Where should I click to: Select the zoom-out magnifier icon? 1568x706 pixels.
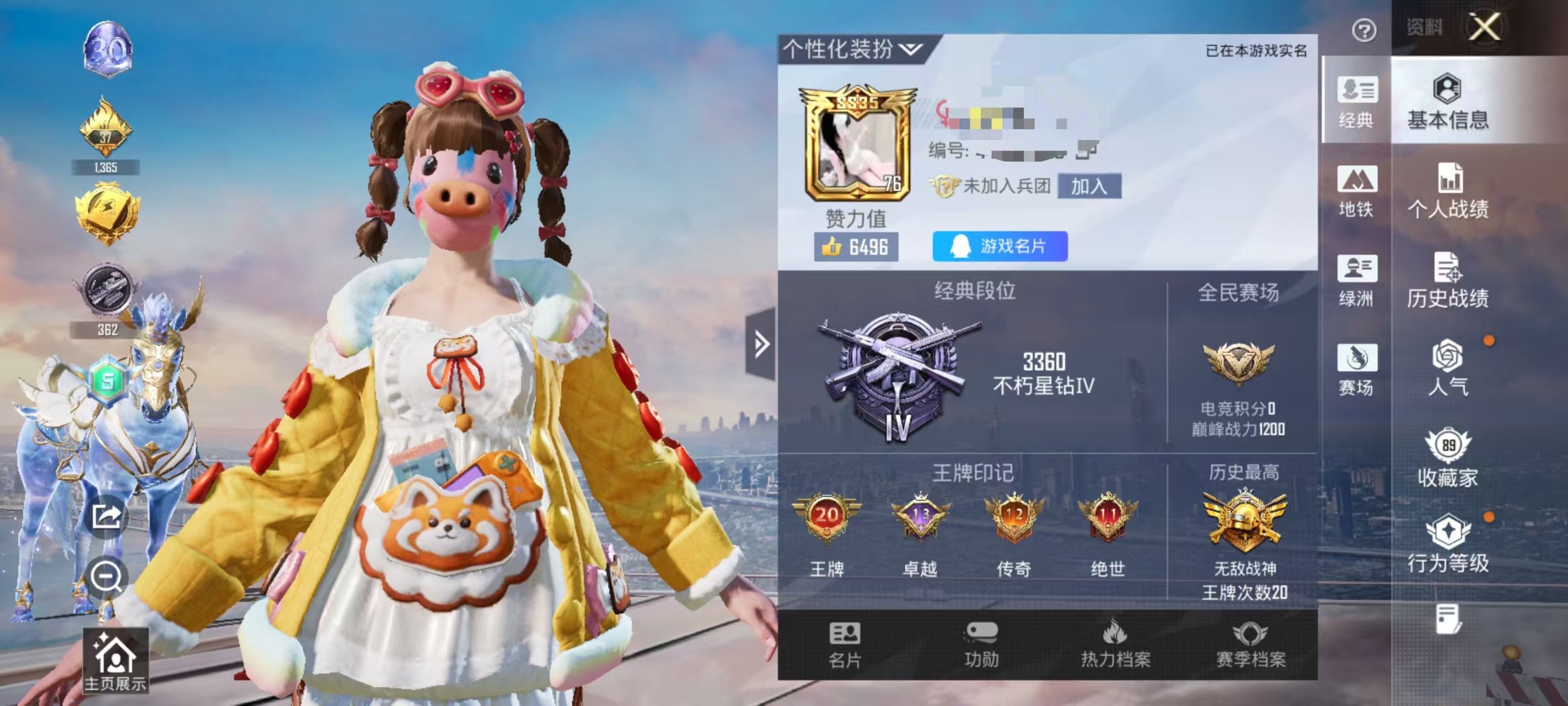(107, 579)
